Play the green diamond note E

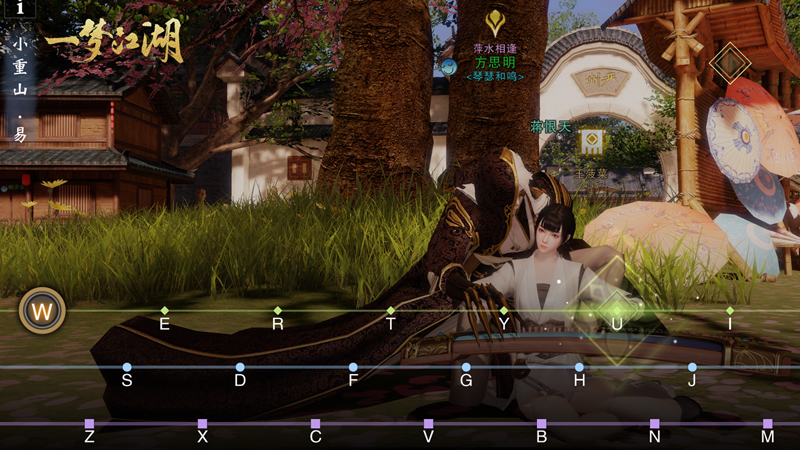[165, 311]
